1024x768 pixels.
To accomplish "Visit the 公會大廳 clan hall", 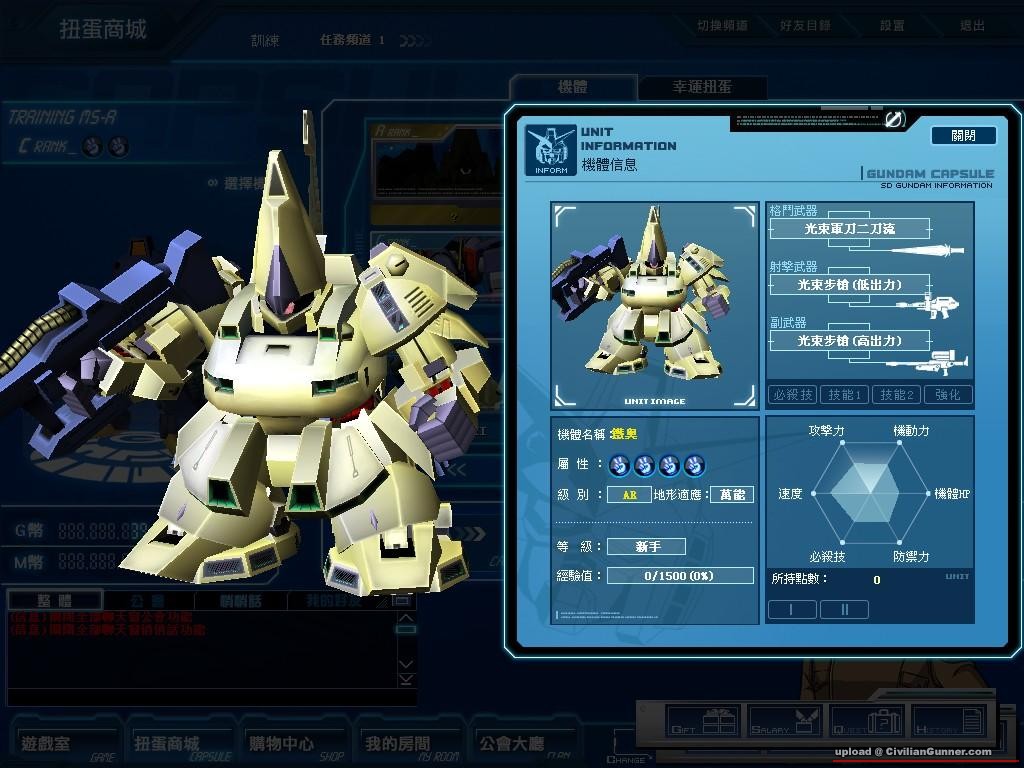I will click(x=511, y=744).
